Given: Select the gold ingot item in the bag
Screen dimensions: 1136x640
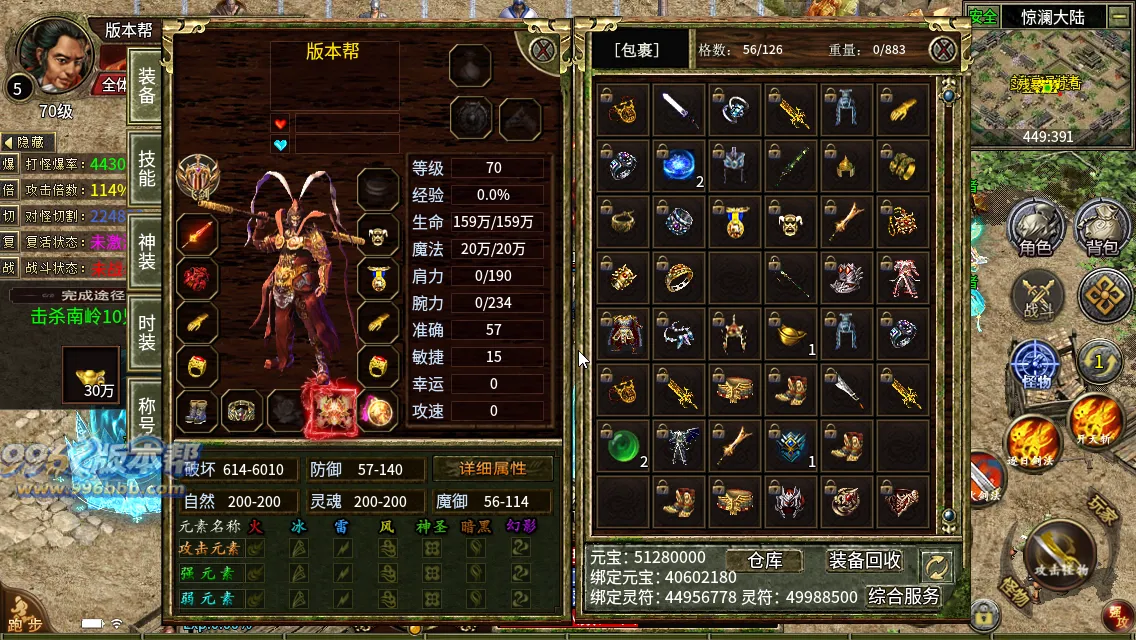Looking at the screenshot, I should click(791, 334).
